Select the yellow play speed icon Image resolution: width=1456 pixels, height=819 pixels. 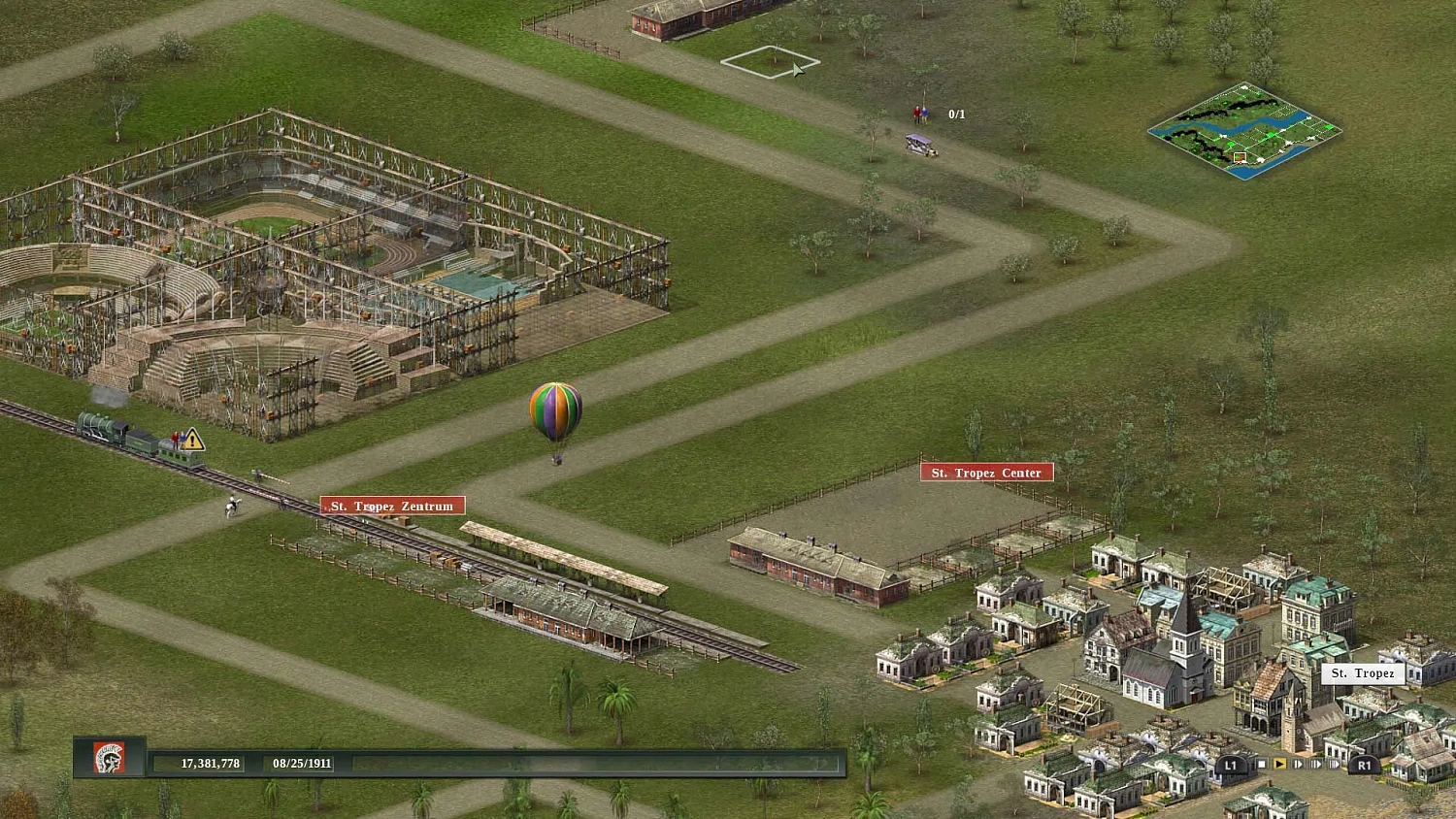coord(1280,764)
